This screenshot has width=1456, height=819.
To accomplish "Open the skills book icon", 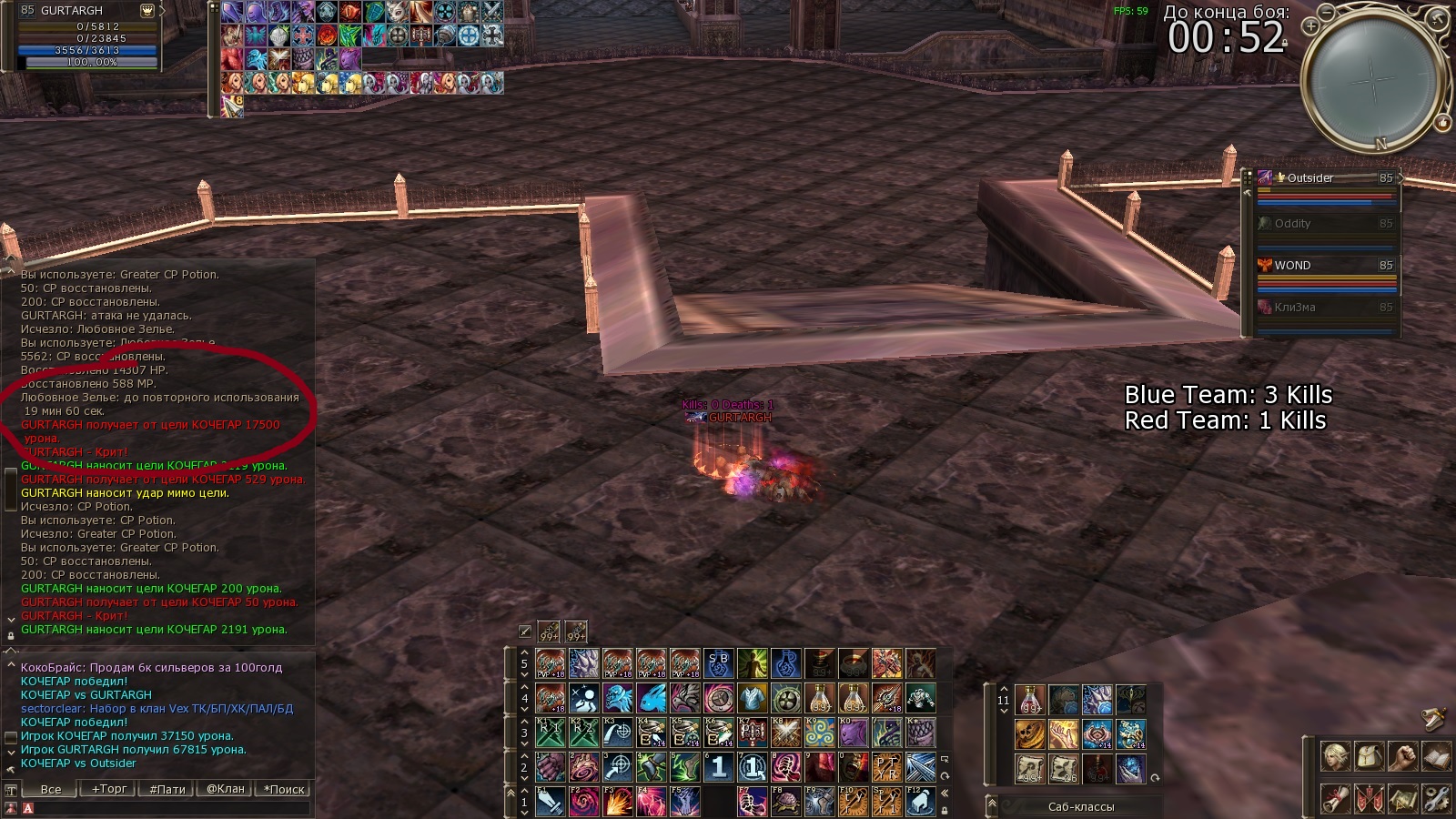I will (x=1436, y=756).
